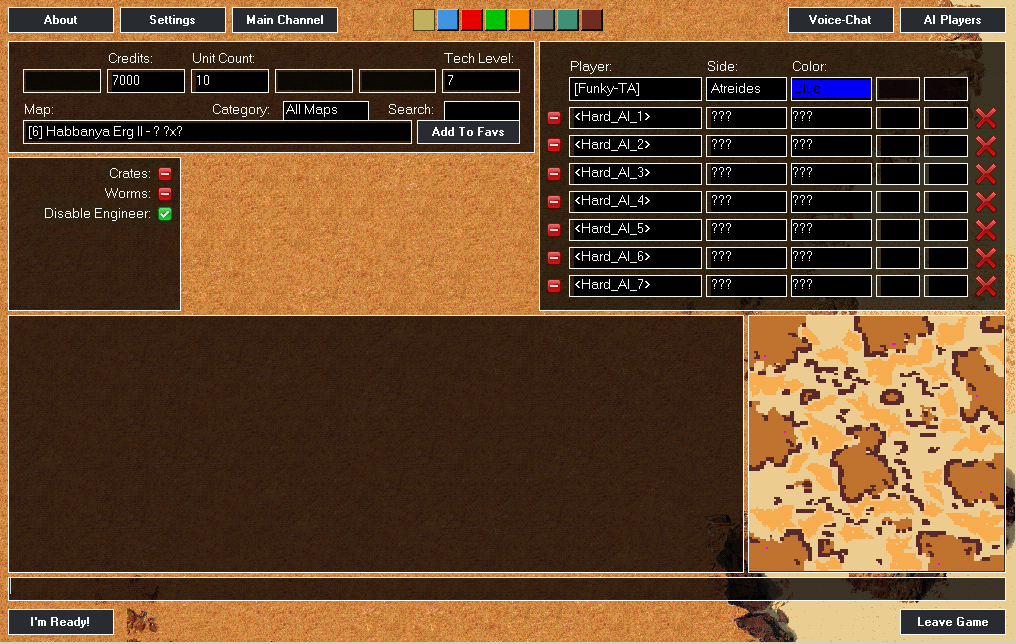Click the map Search box
Viewport: 1016px width, 644px height.
point(482,110)
